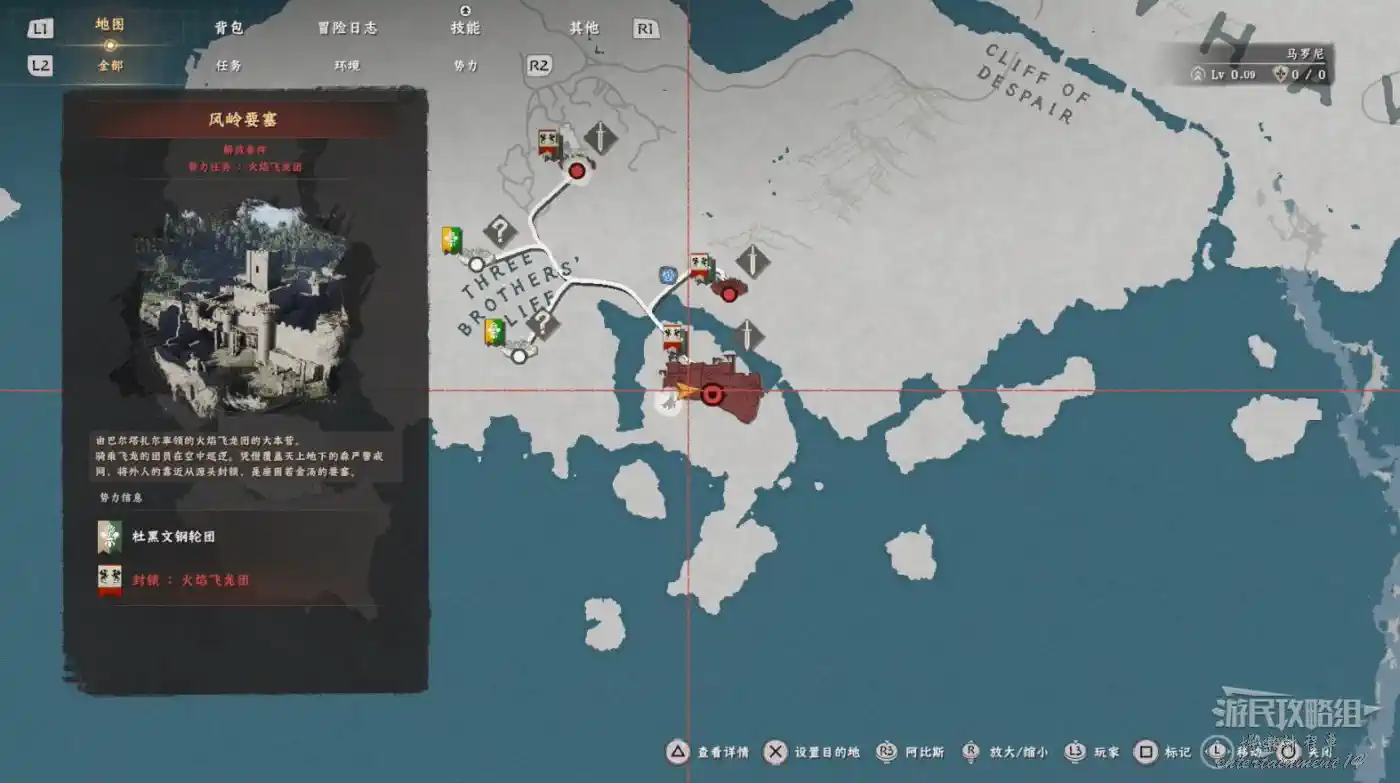Viewport: 1400px width, 783px height.
Task: Select the 全部 map filter
Action: tap(110, 66)
